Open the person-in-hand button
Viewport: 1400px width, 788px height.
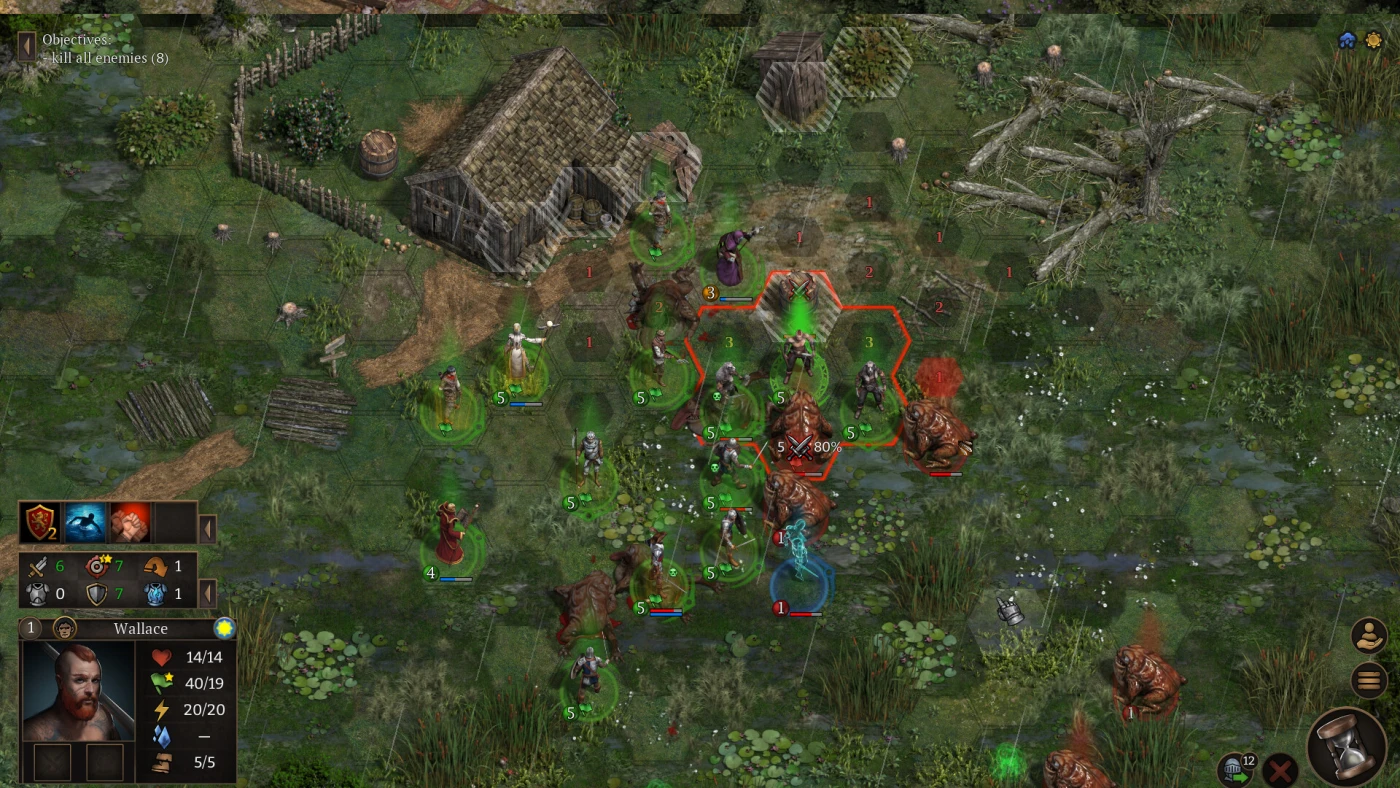point(1368,635)
